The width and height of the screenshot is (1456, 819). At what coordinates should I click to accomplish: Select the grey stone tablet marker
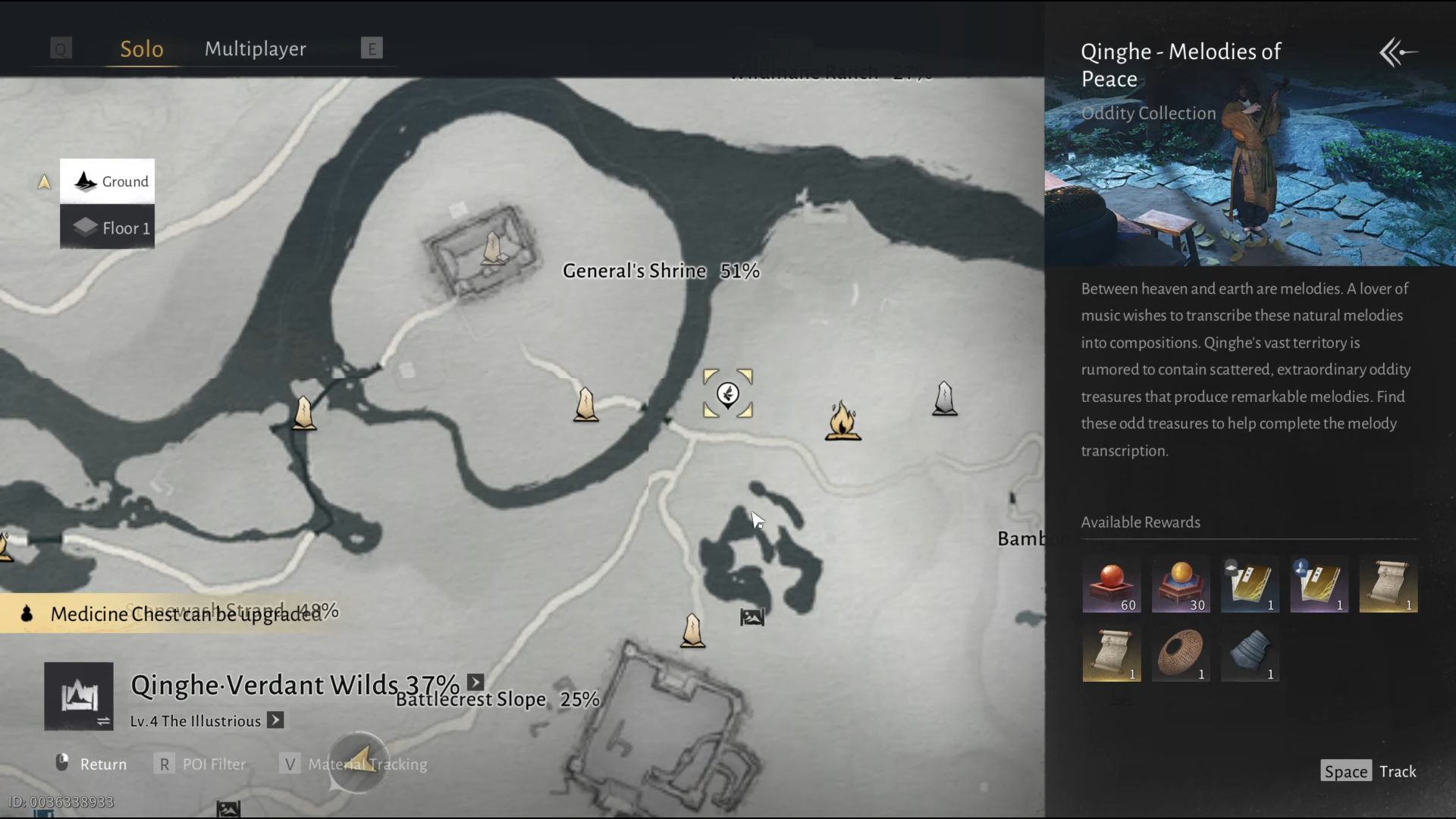[944, 398]
